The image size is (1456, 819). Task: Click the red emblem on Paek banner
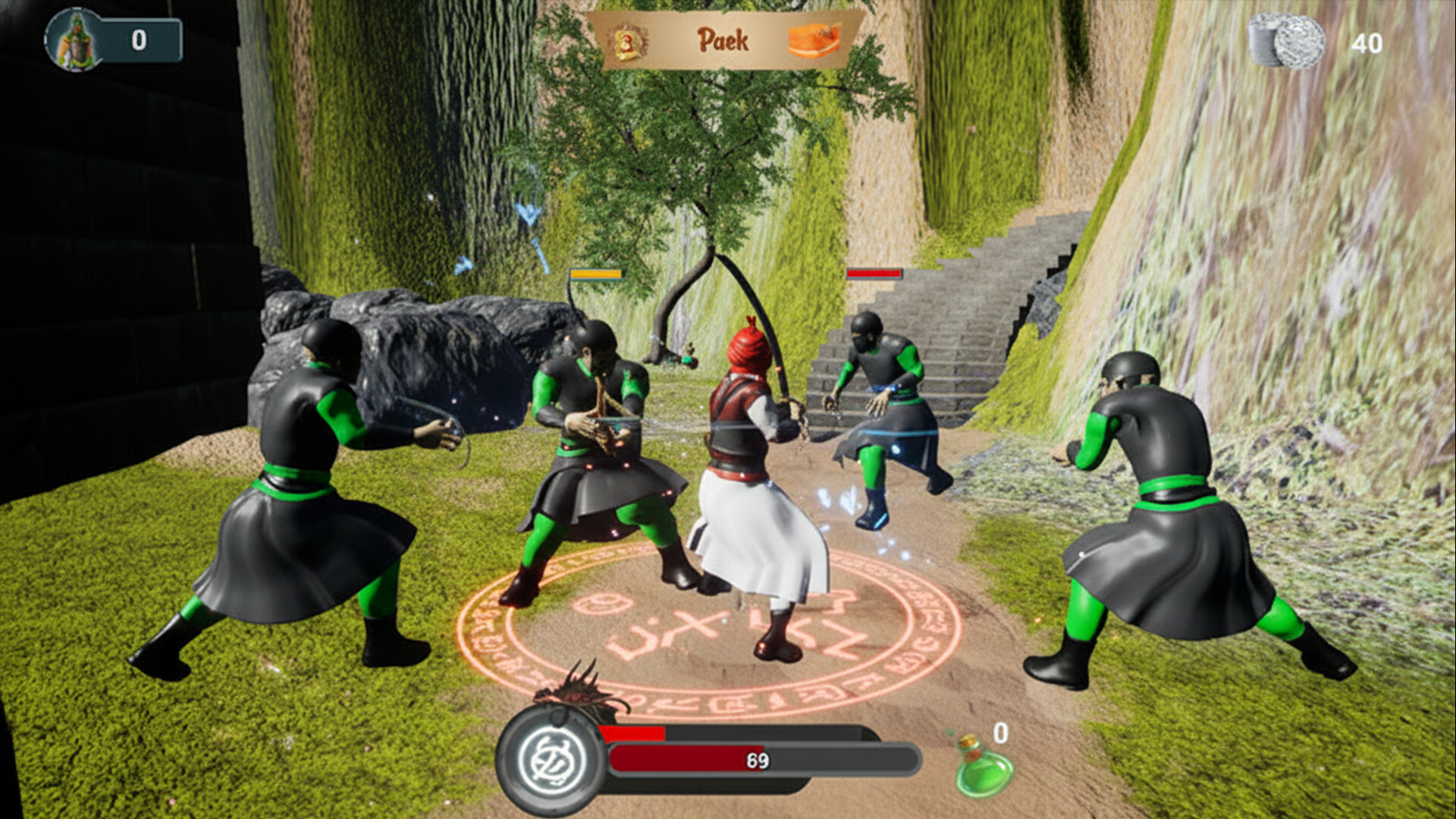629,41
